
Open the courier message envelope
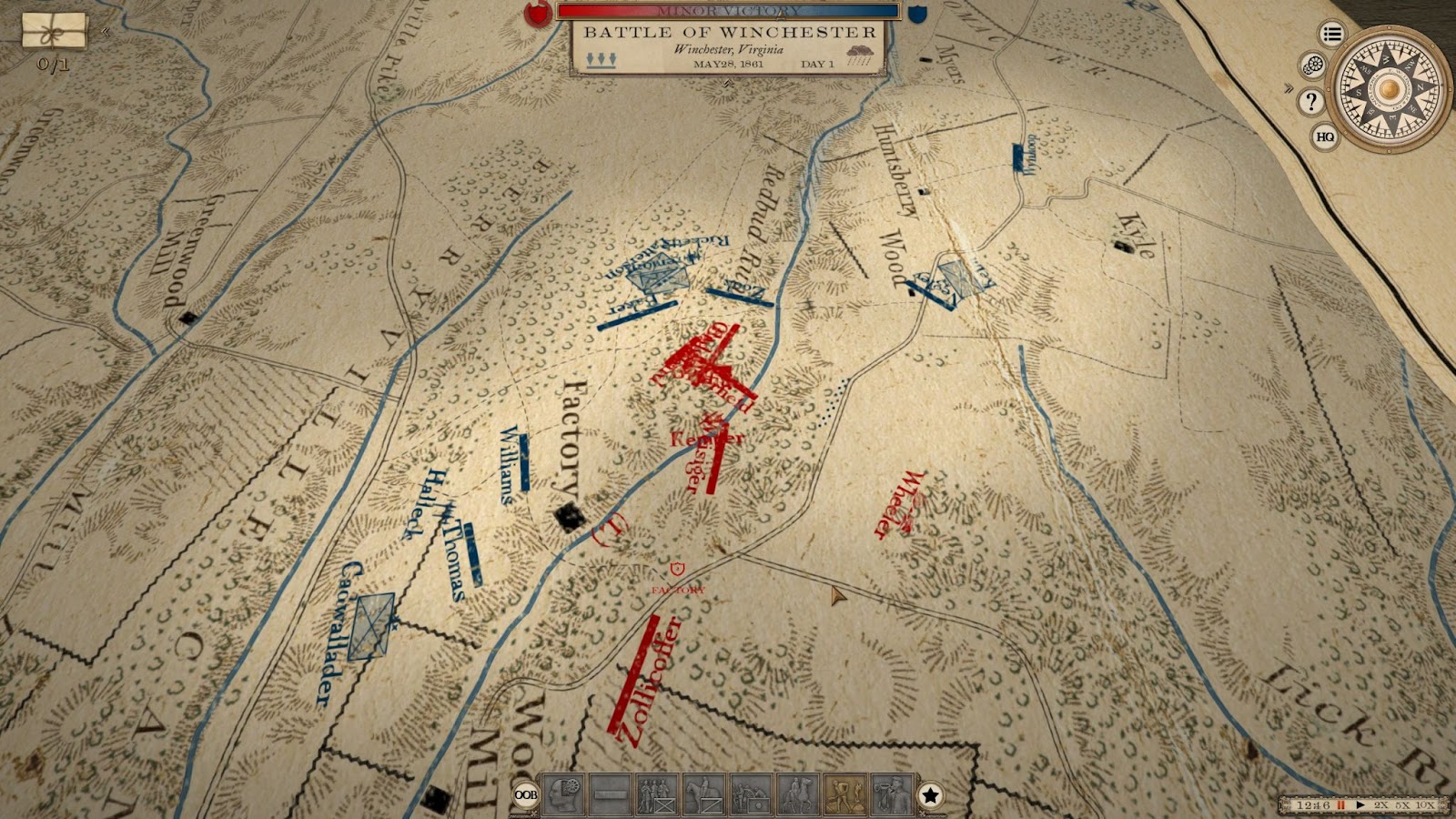[54, 32]
